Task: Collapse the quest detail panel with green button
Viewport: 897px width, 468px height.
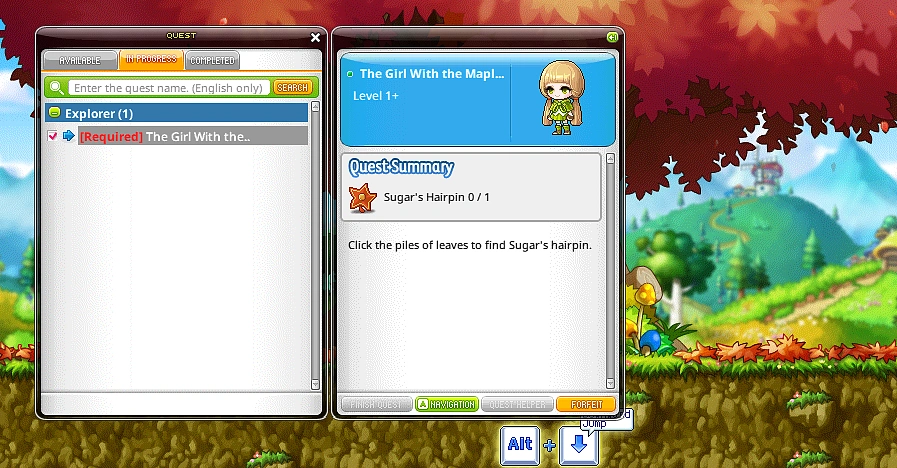Action: coord(612,37)
